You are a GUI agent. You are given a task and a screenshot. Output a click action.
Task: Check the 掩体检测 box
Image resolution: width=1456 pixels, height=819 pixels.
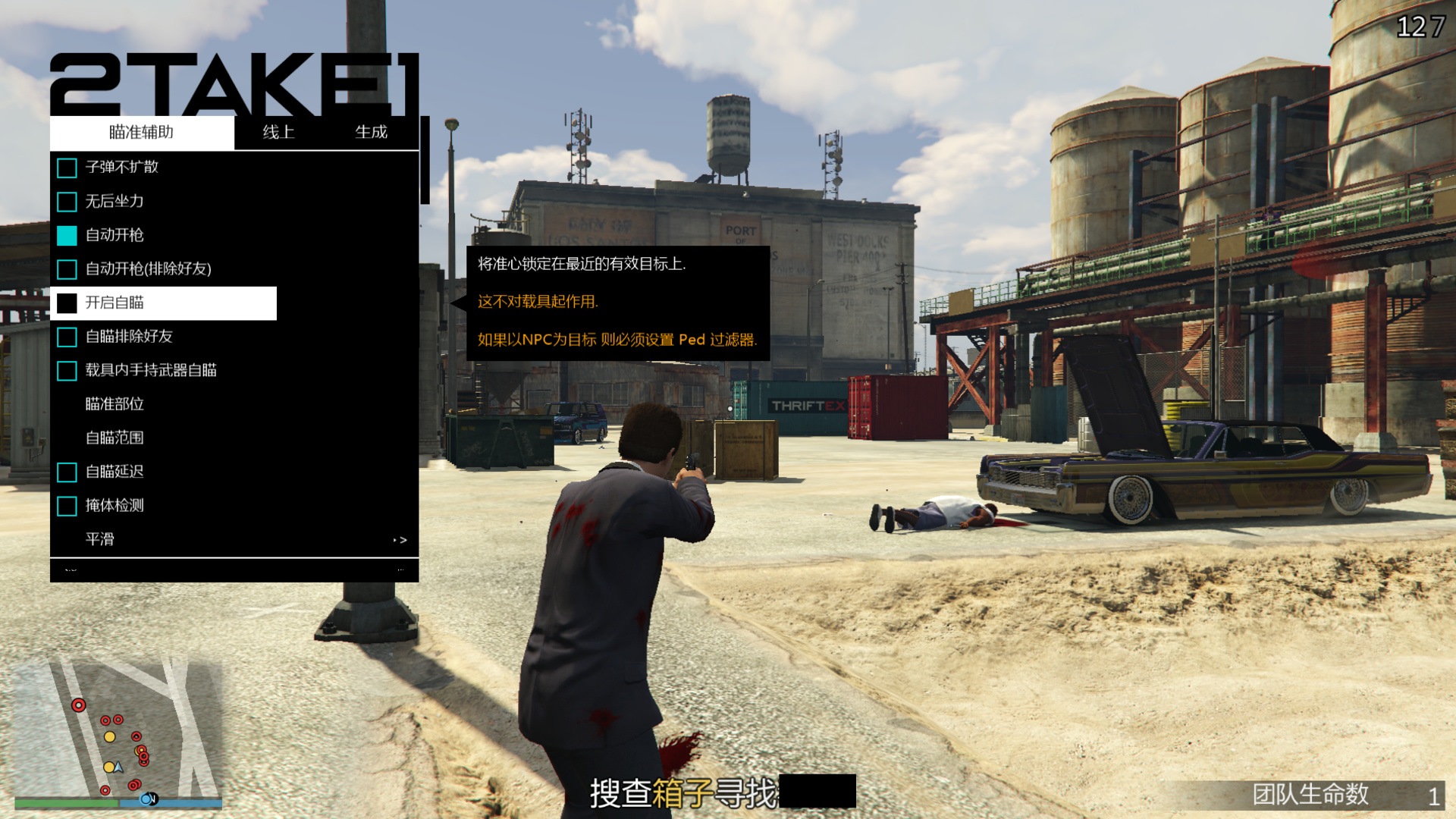click(66, 506)
